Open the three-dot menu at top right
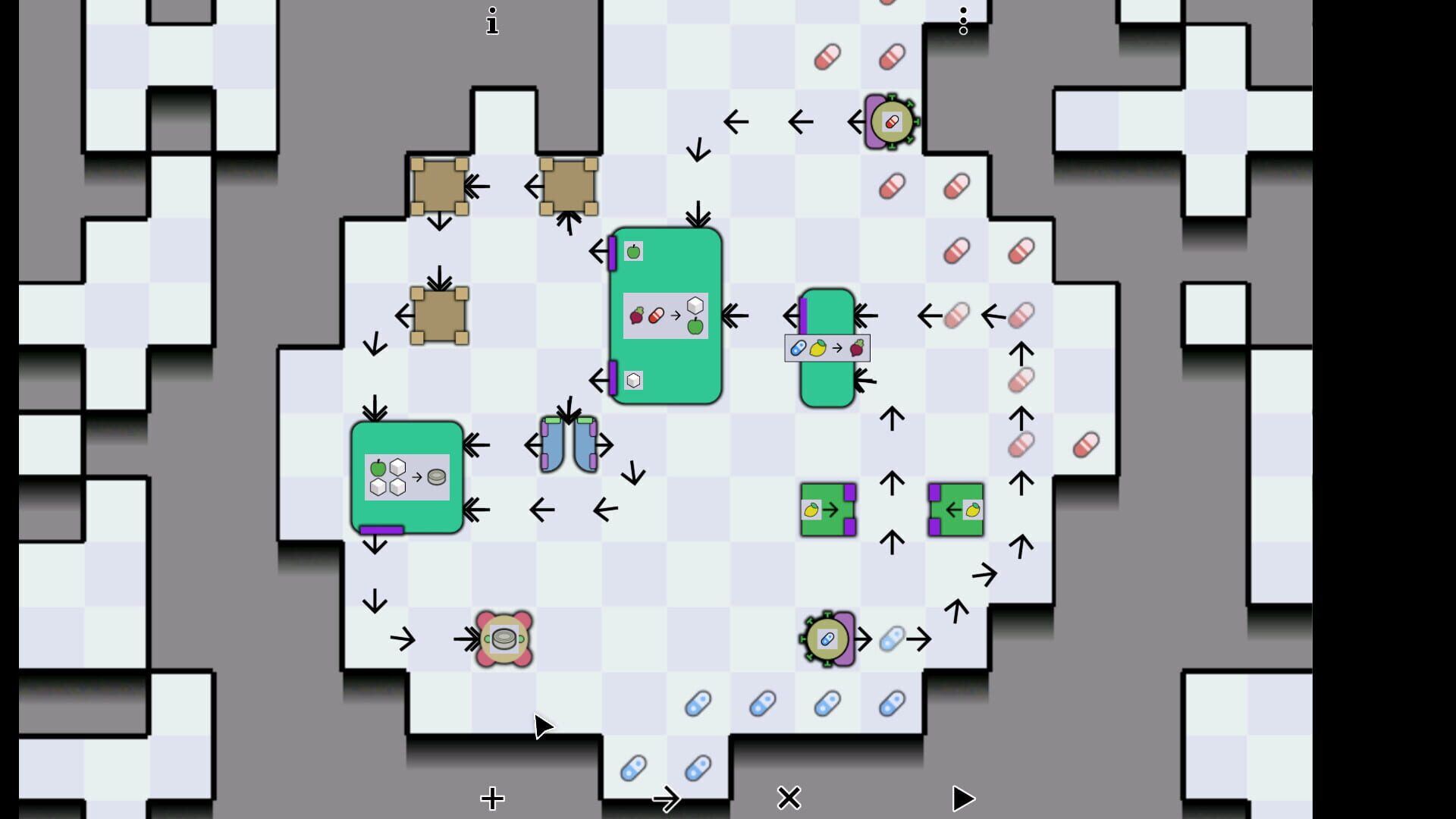1456x819 pixels. pyautogui.click(x=963, y=21)
